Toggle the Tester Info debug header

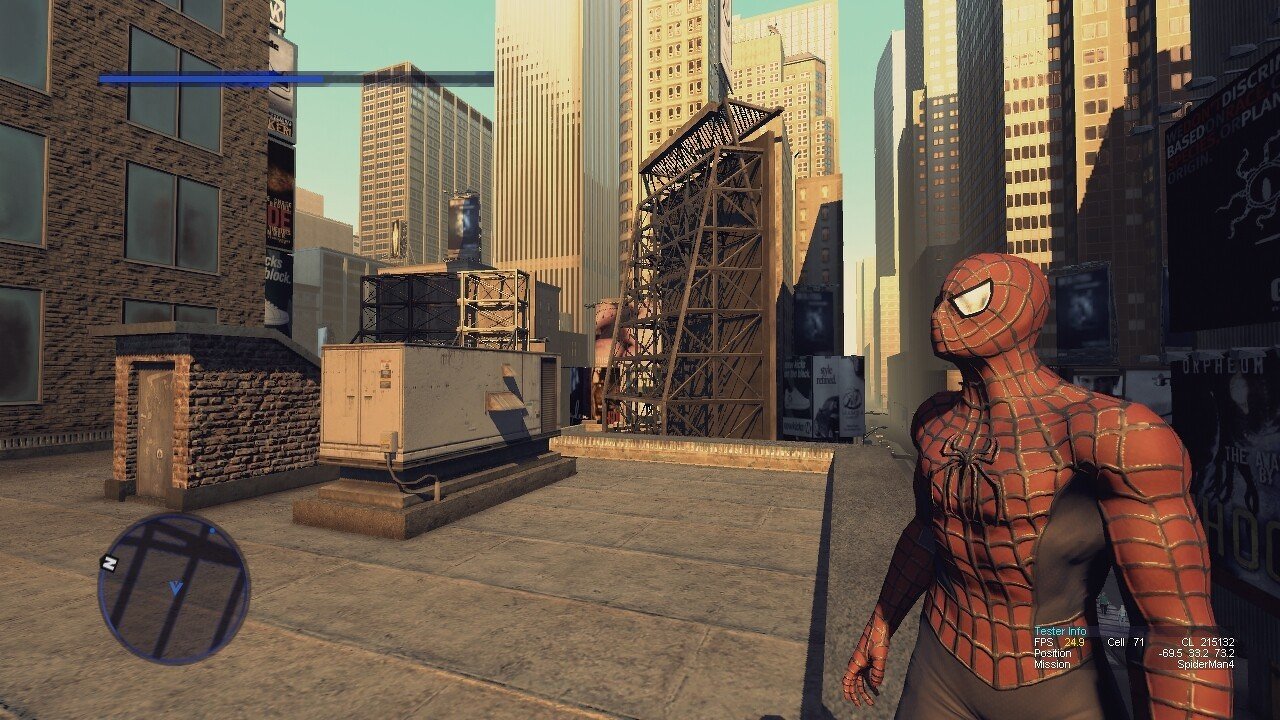1060,631
